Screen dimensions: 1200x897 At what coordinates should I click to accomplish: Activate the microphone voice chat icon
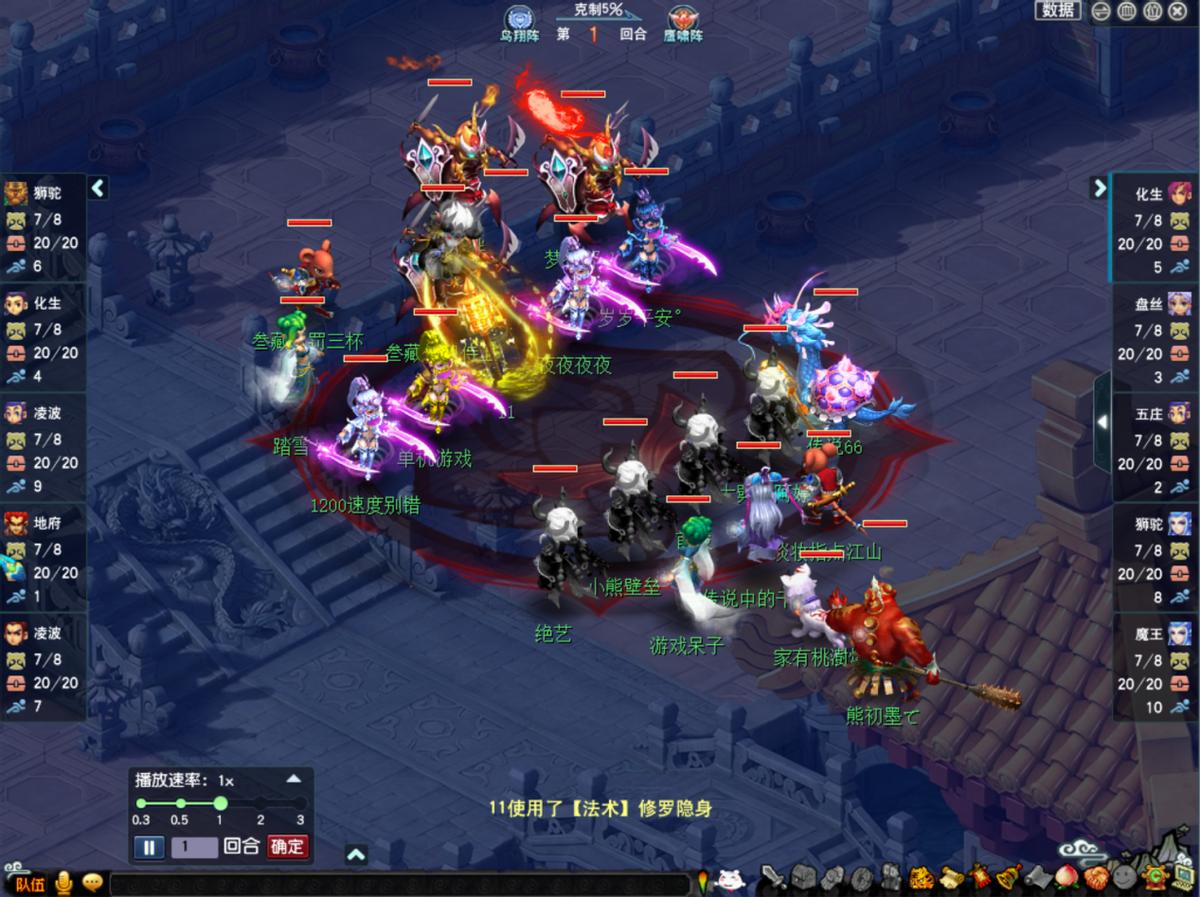tap(65, 883)
